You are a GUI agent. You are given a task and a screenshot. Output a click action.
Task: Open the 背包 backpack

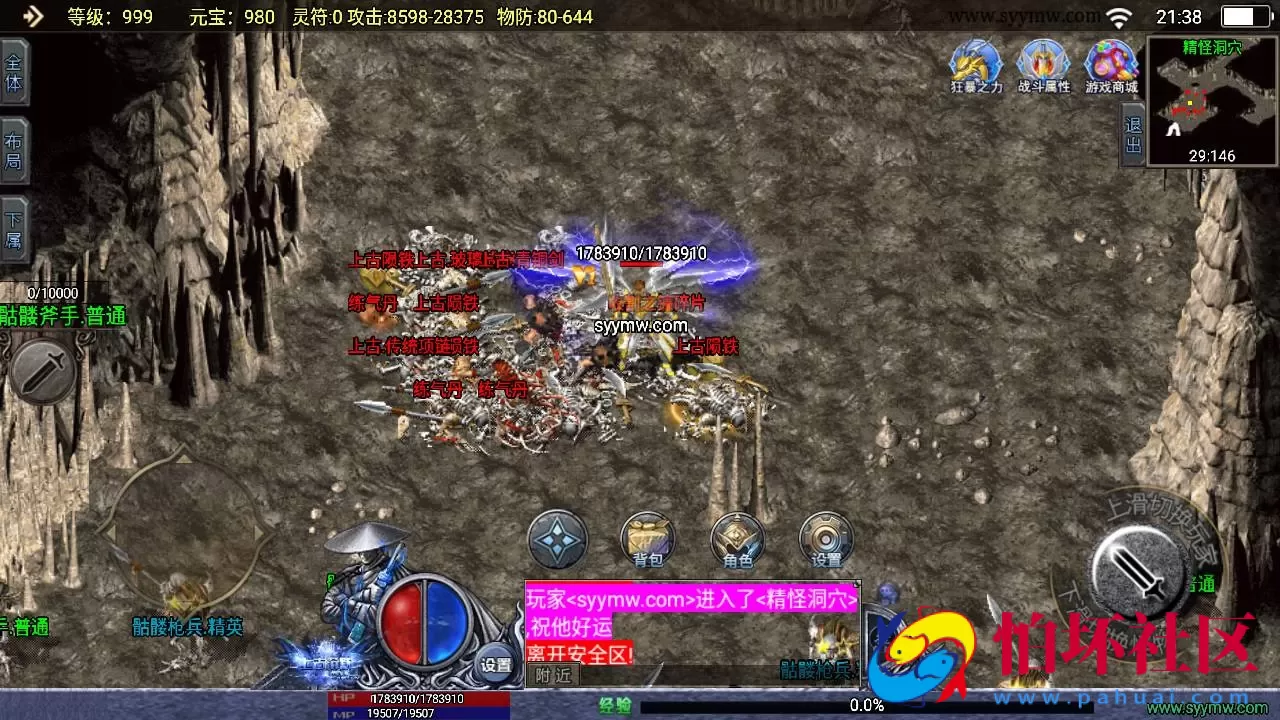647,540
